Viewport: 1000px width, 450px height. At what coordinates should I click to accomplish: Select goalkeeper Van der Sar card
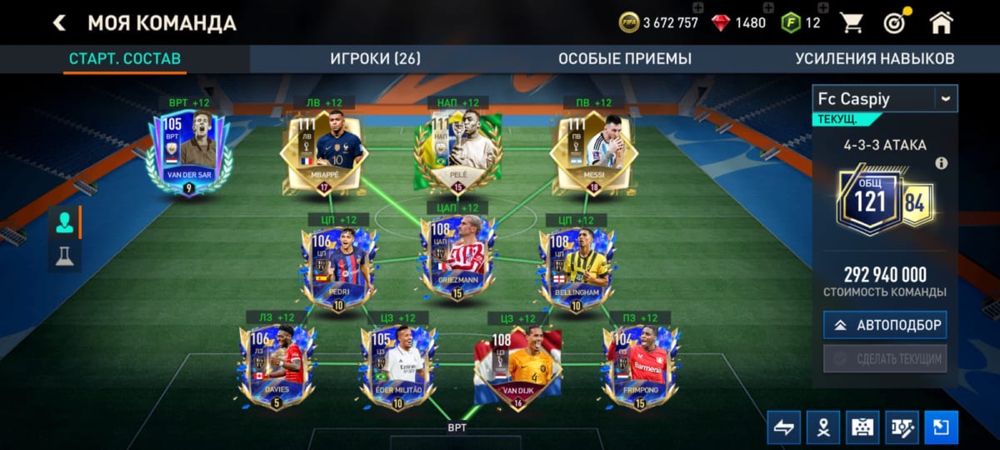(x=188, y=150)
